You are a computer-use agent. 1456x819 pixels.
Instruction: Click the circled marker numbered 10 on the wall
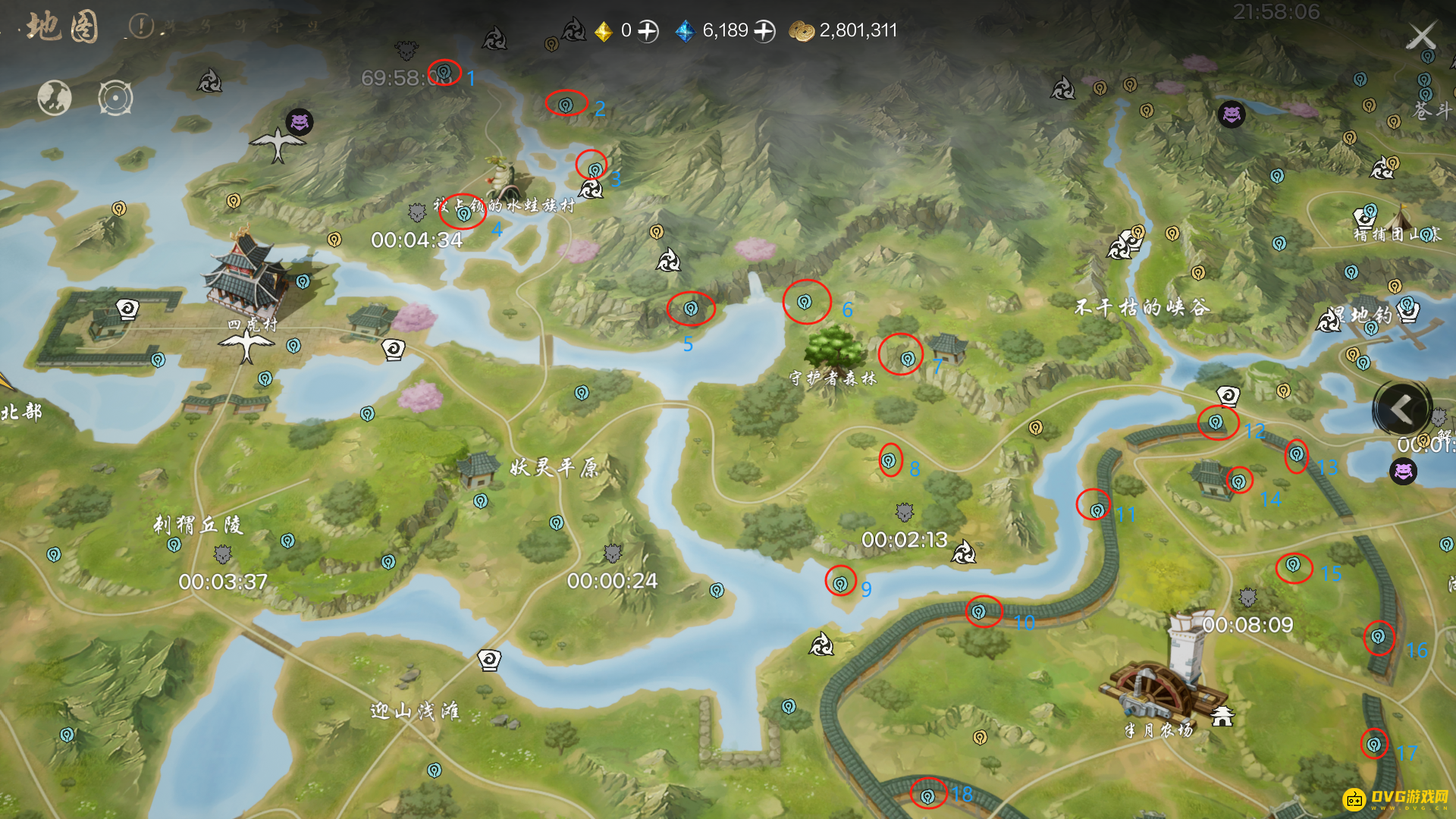979,611
